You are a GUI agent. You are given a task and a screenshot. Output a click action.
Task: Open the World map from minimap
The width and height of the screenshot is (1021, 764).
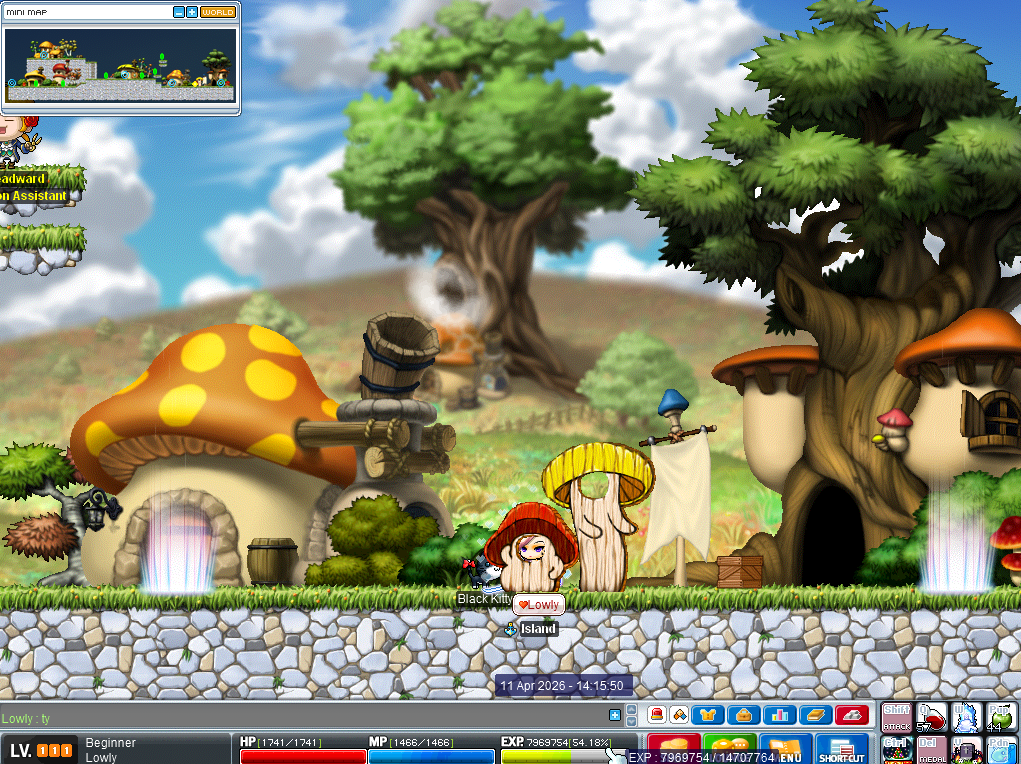pos(218,13)
